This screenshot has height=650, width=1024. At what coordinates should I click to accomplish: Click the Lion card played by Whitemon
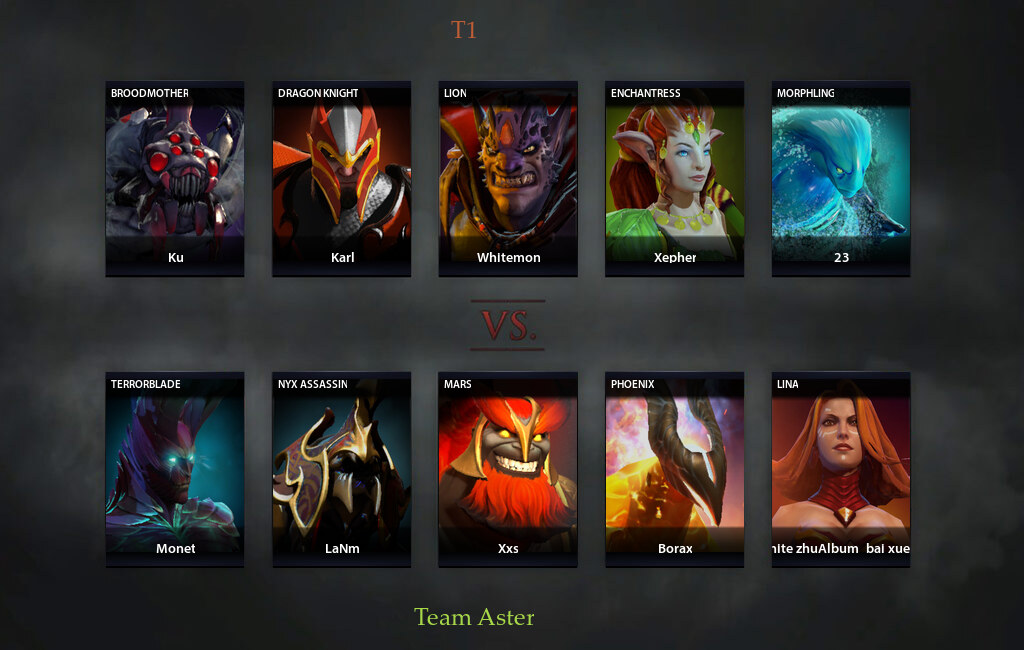pos(508,178)
